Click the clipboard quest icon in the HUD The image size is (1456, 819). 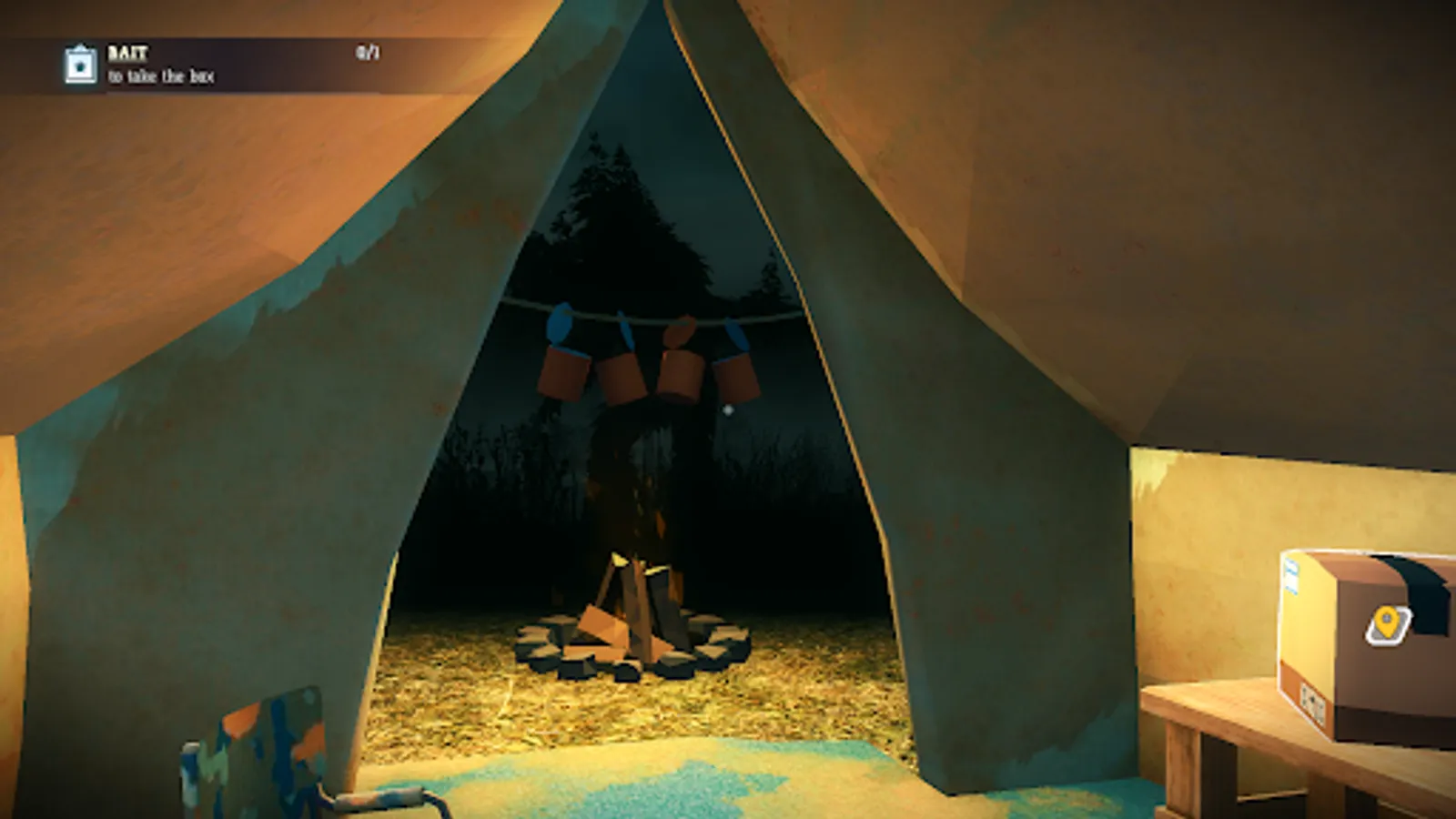coord(80,64)
